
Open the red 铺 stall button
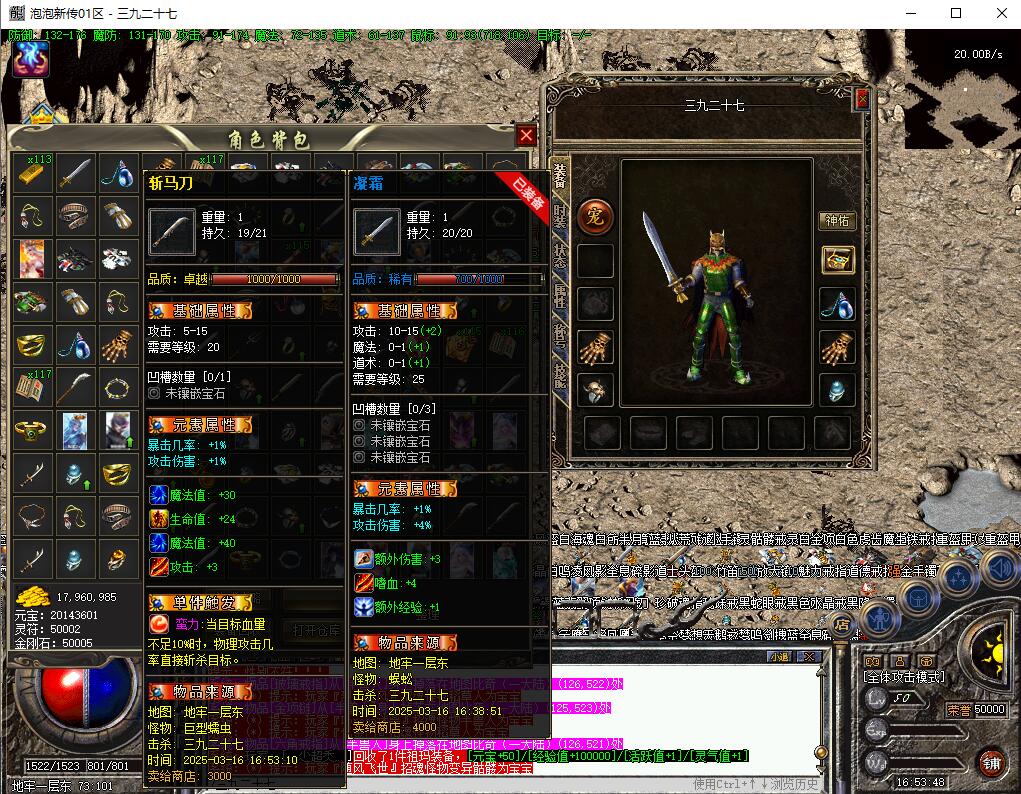point(990,762)
